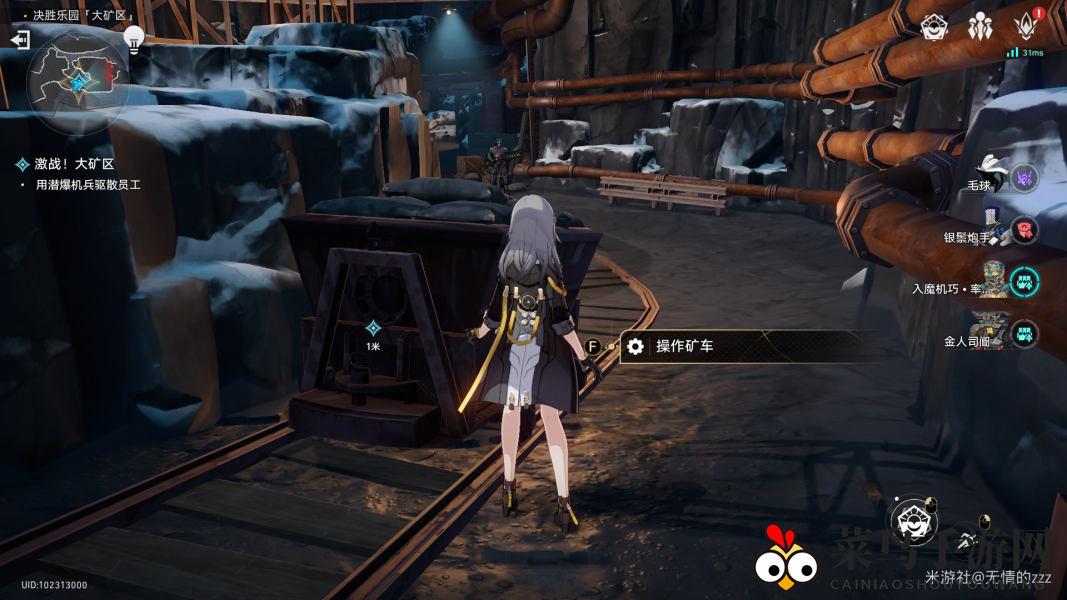Open the pentagon face icon menu
1067x600 pixels.
(934, 27)
